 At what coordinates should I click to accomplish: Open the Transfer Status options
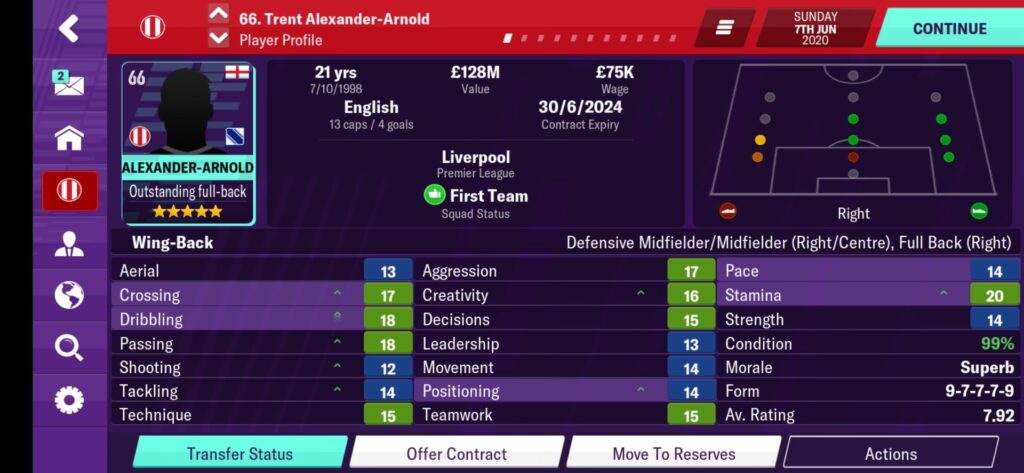[240, 453]
